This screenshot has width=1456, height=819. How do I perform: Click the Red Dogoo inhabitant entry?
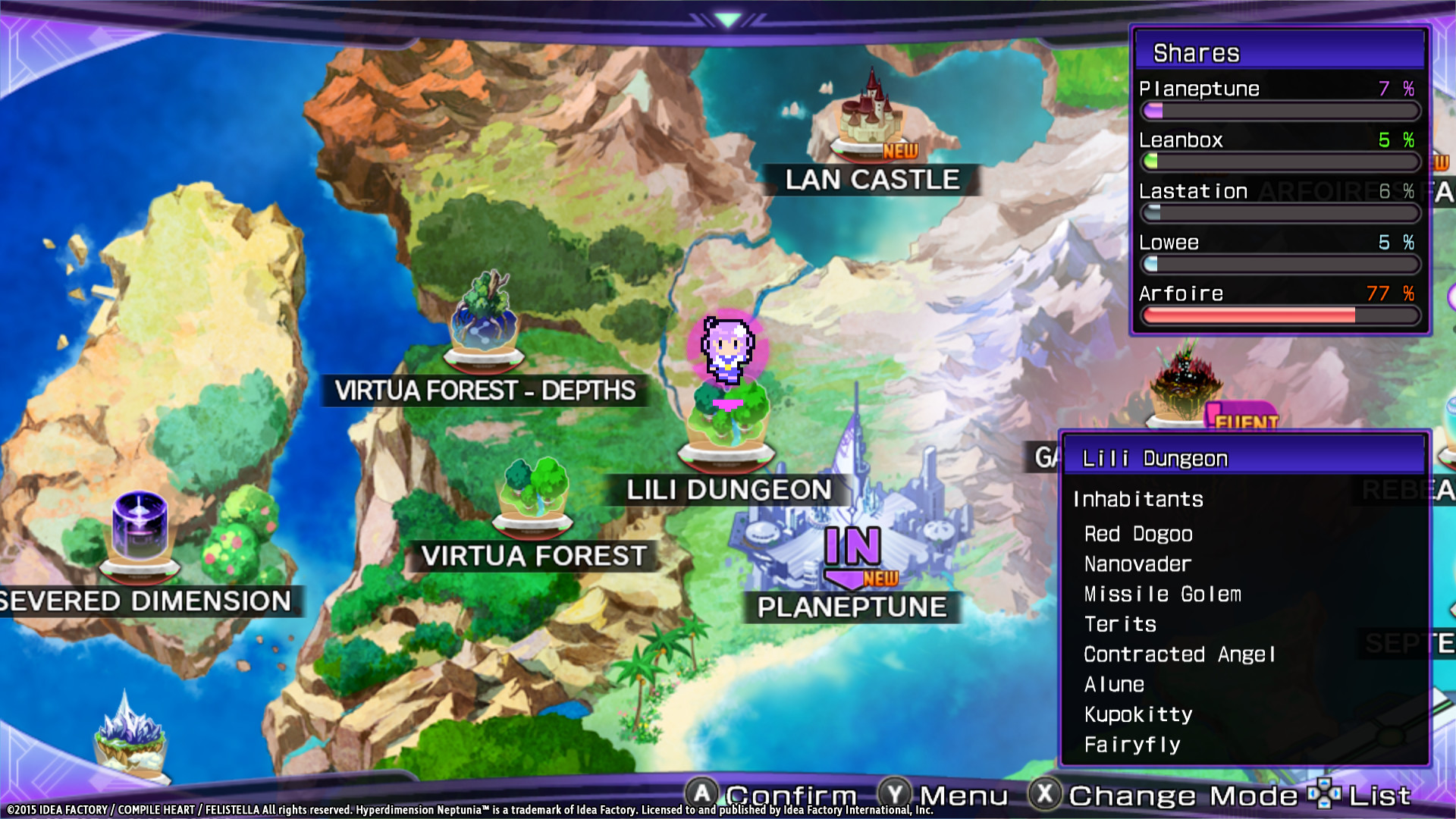[1137, 534]
